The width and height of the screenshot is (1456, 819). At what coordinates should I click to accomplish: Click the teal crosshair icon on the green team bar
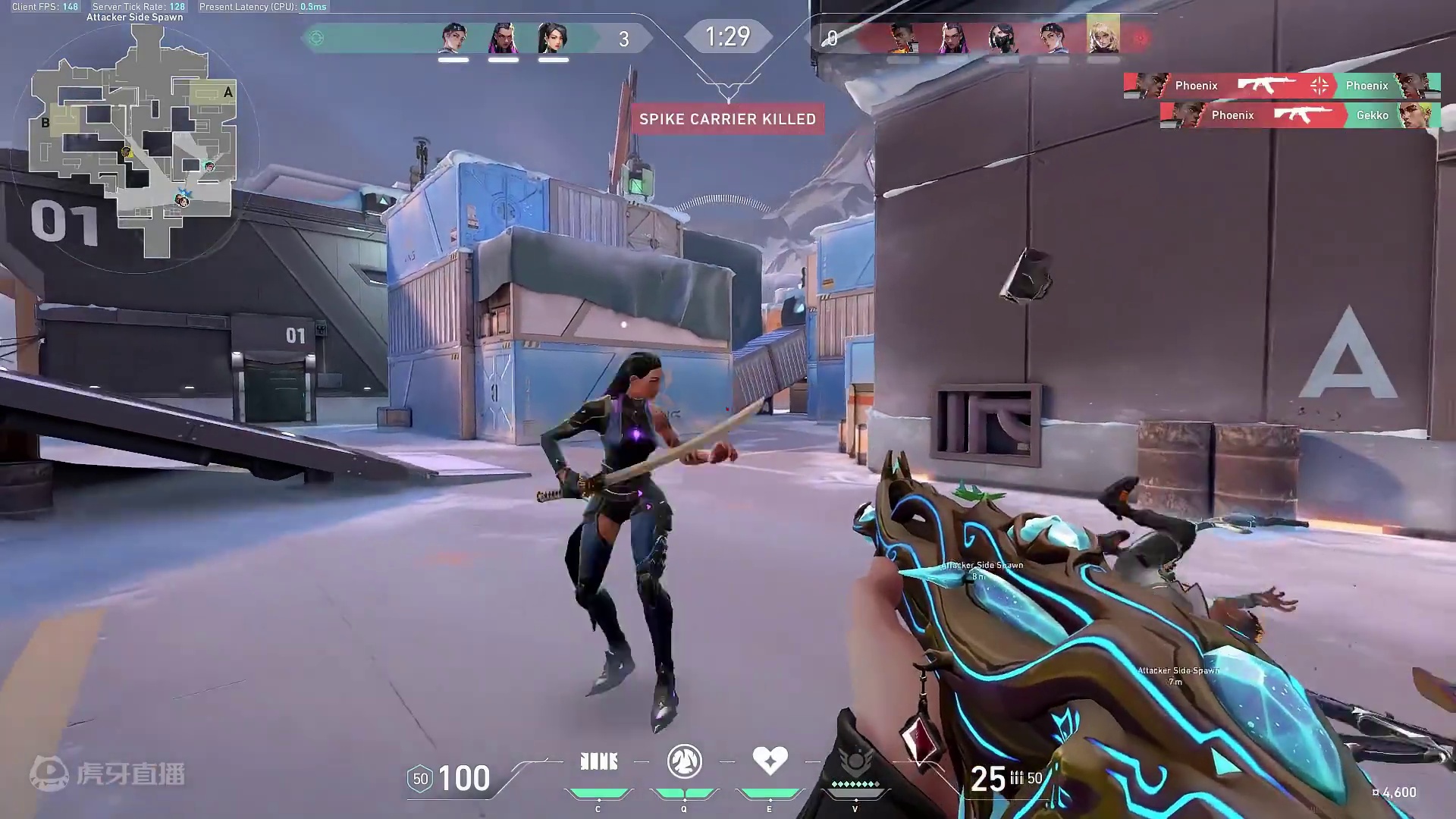317,38
